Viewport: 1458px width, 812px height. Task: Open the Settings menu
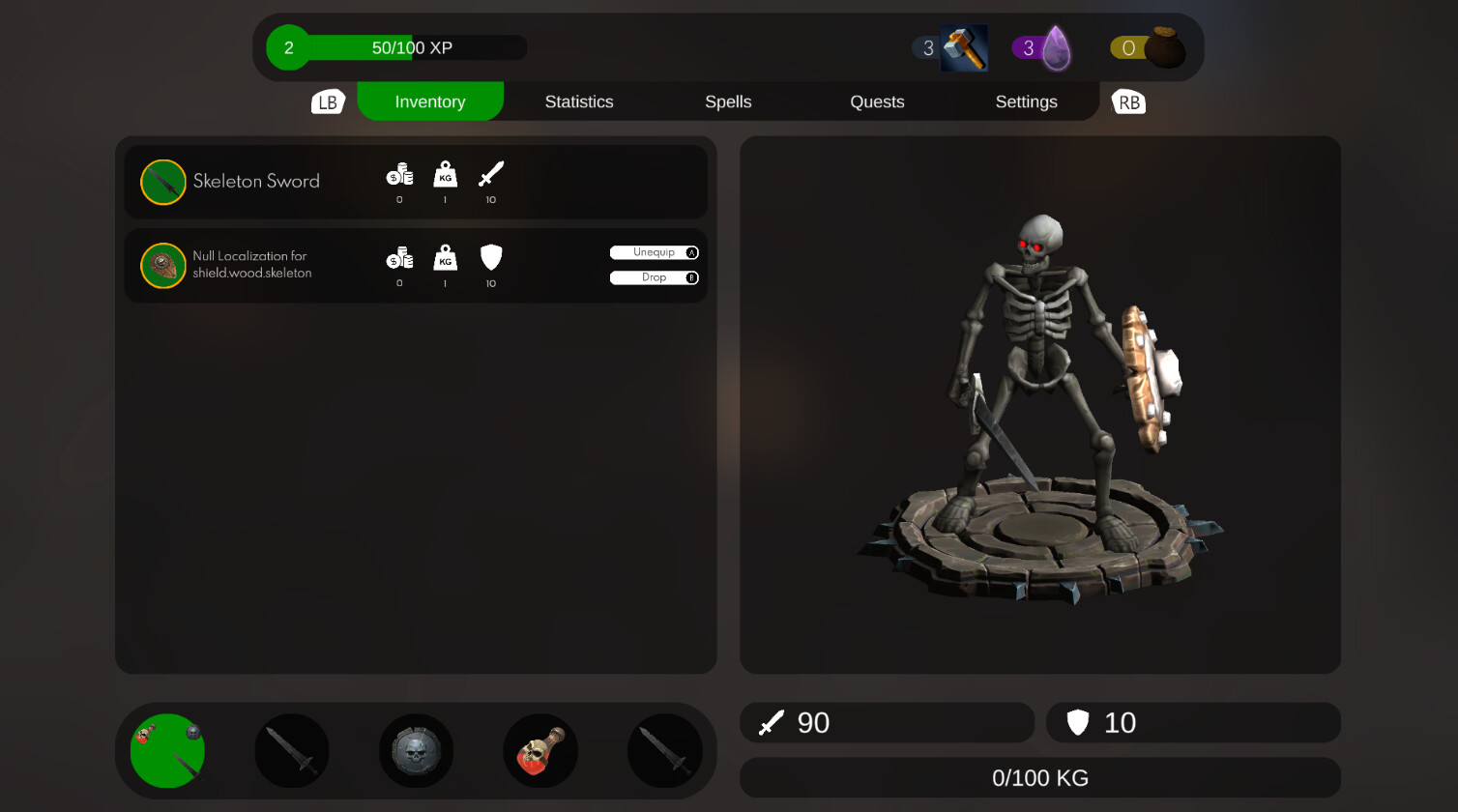[1026, 101]
